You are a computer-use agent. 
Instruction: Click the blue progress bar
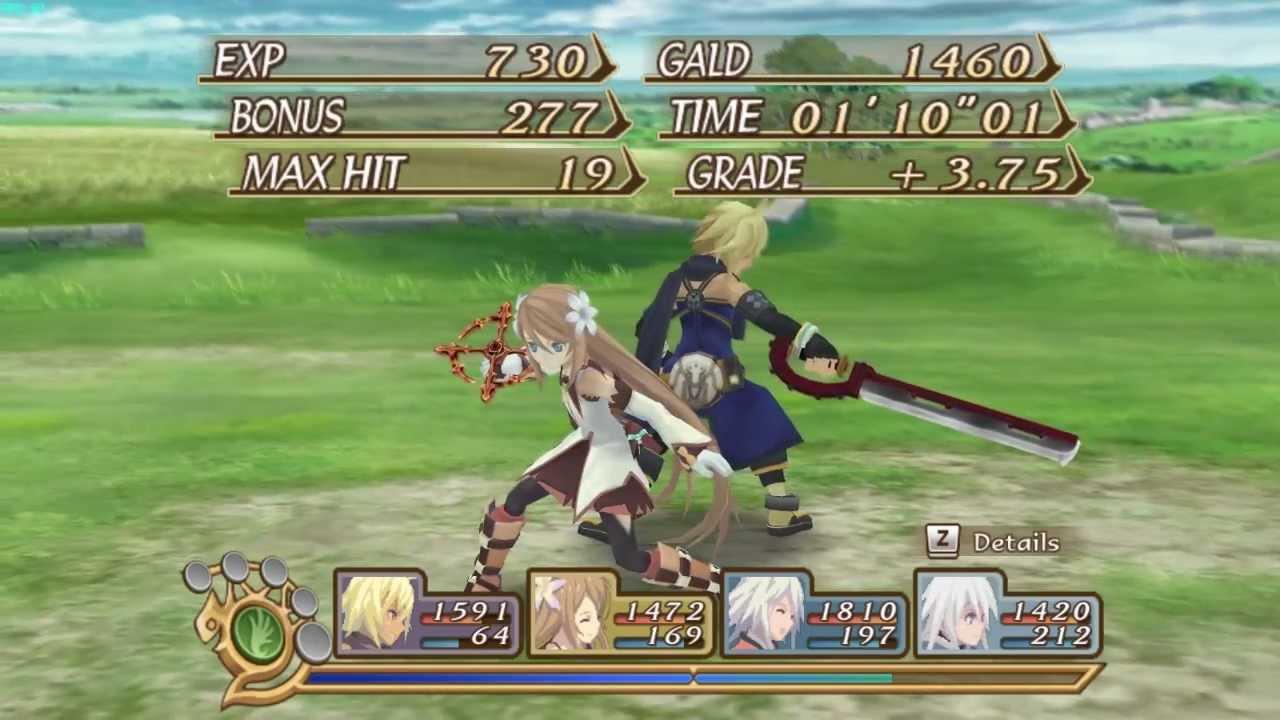point(500,679)
